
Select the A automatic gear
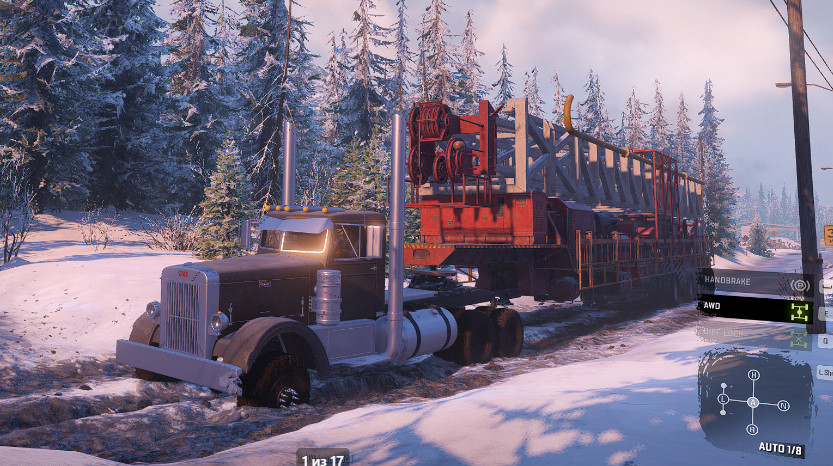tap(752, 402)
